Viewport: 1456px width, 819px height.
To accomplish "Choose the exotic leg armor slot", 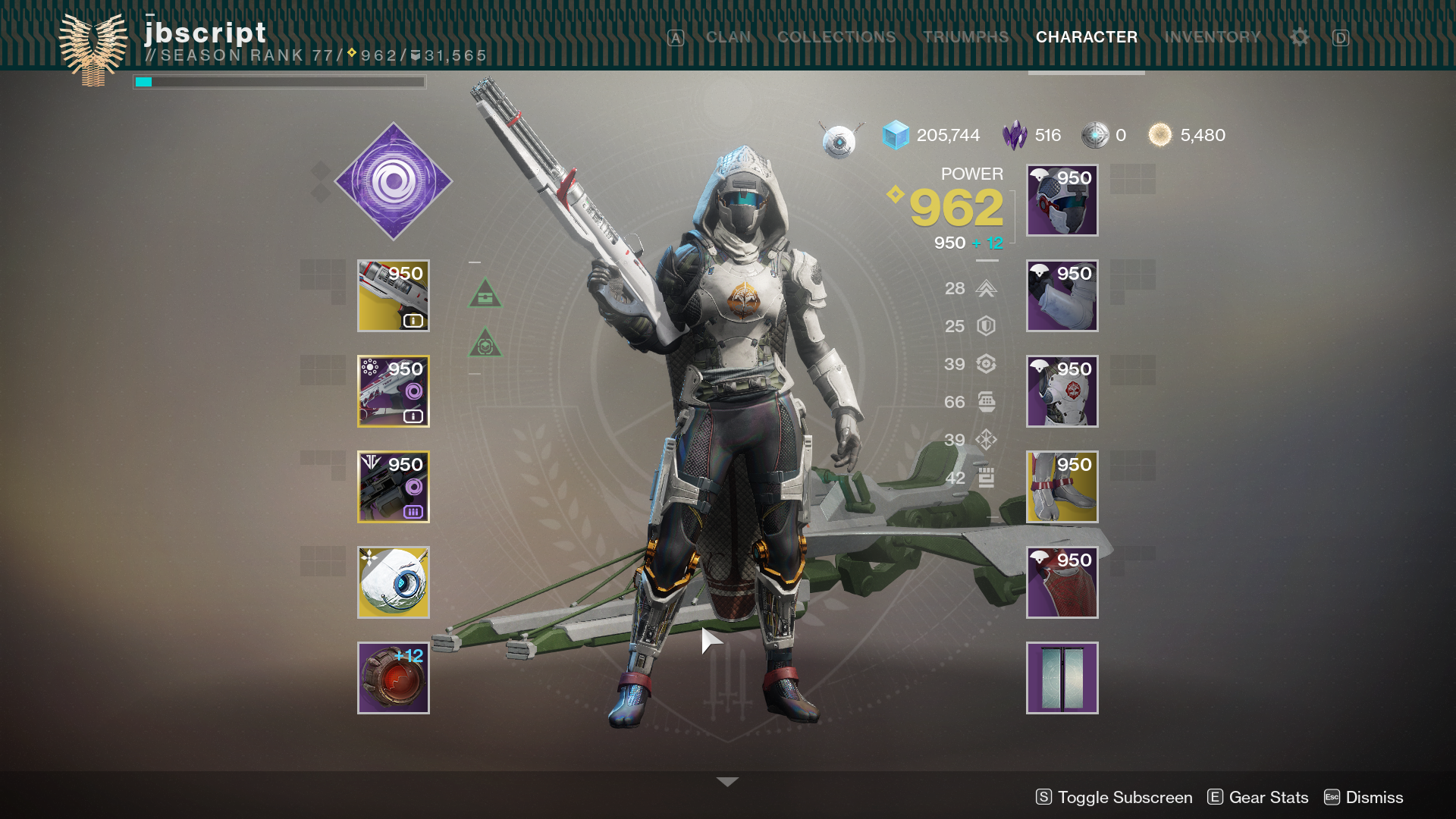I will (1062, 487).
